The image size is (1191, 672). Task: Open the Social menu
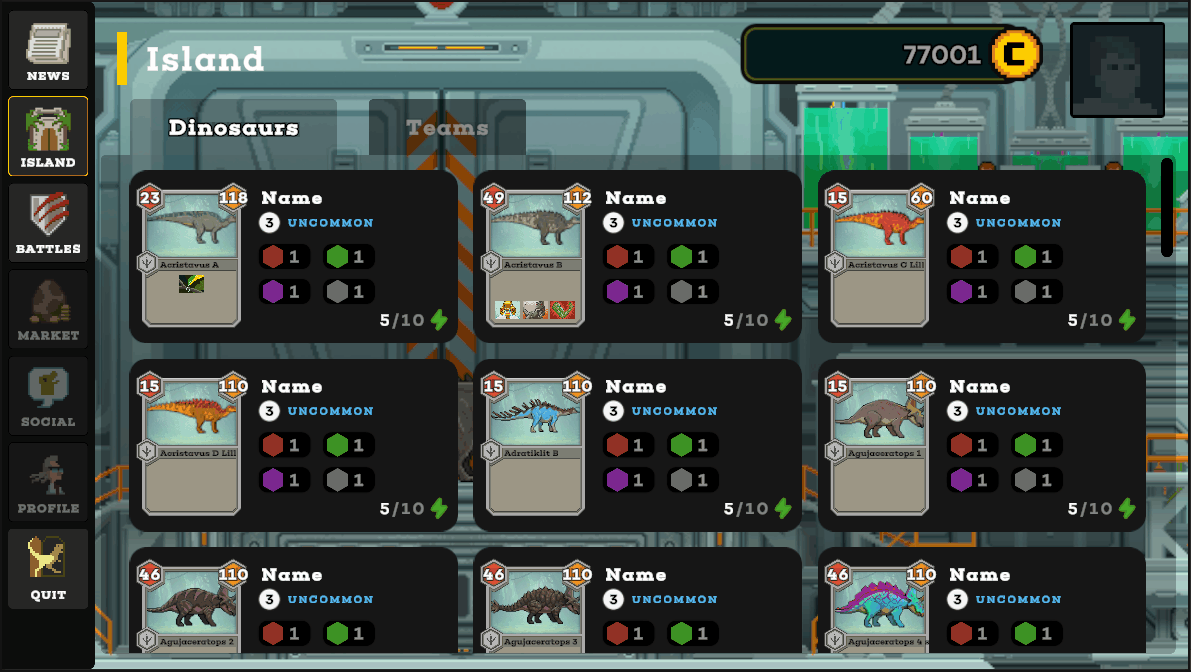[48, 396]
